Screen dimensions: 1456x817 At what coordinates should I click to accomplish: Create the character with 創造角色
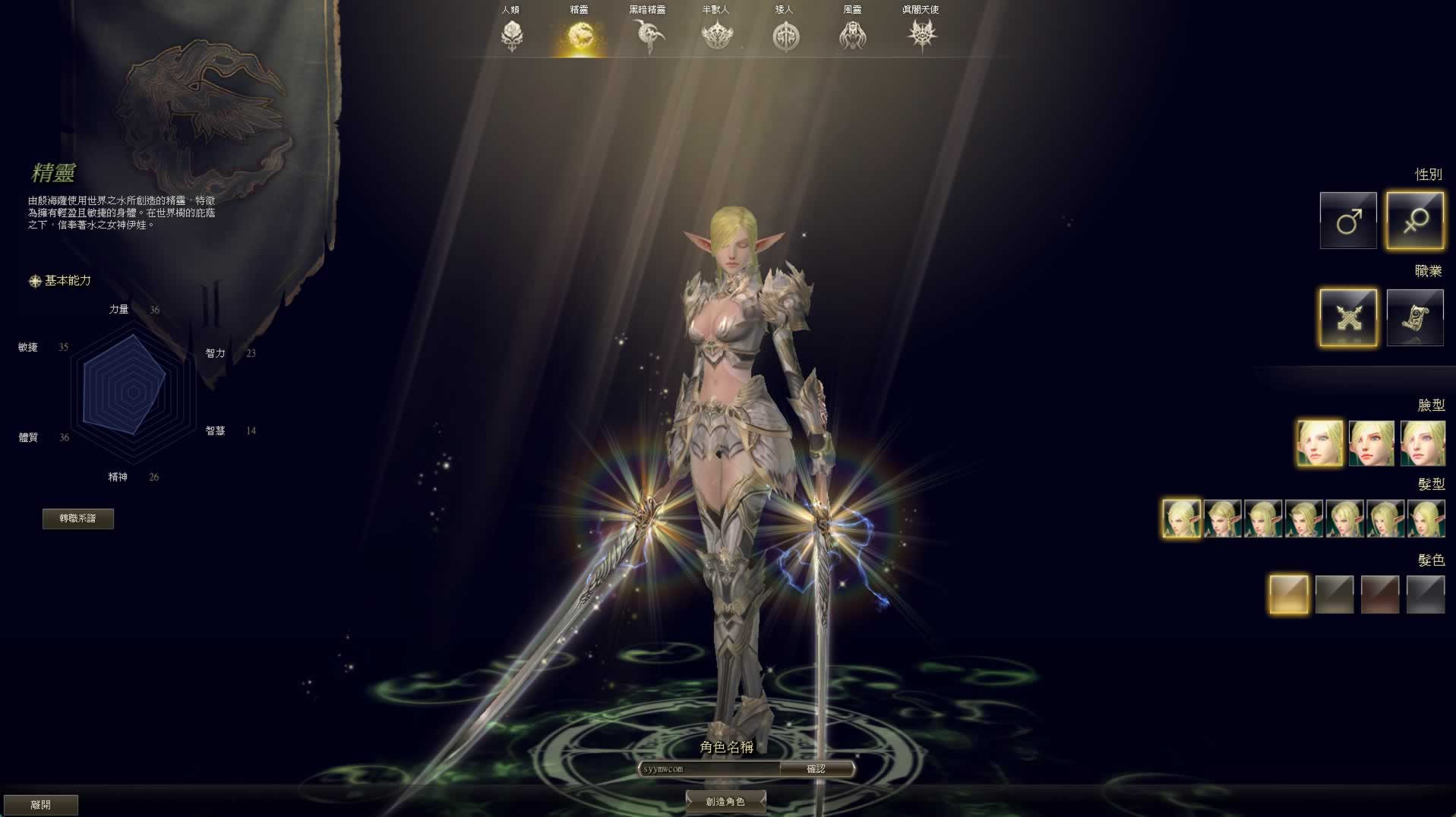click(725, 801)
